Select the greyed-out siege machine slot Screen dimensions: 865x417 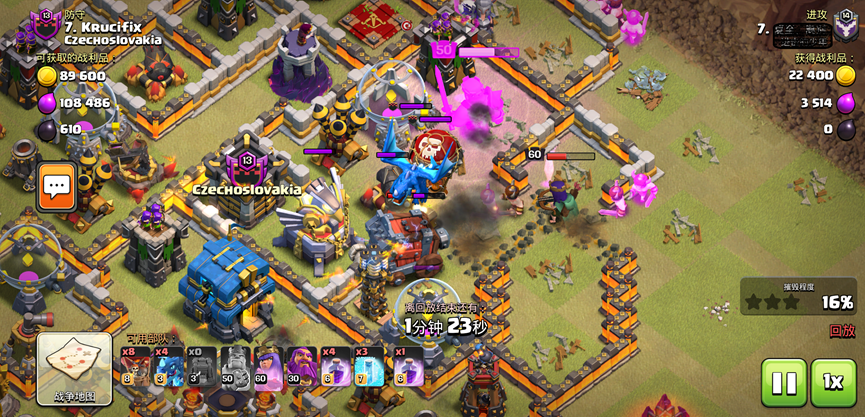pyautogui.click(x=201, y=367)
